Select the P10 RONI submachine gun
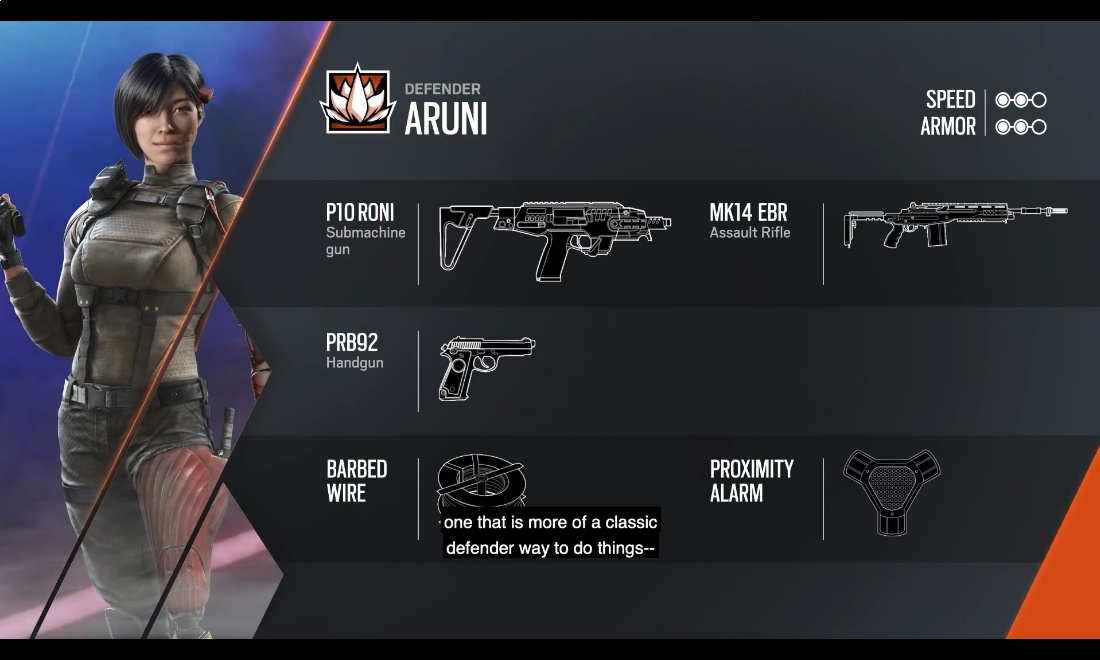Screen dimensions: 1100x660 (555, 240)
